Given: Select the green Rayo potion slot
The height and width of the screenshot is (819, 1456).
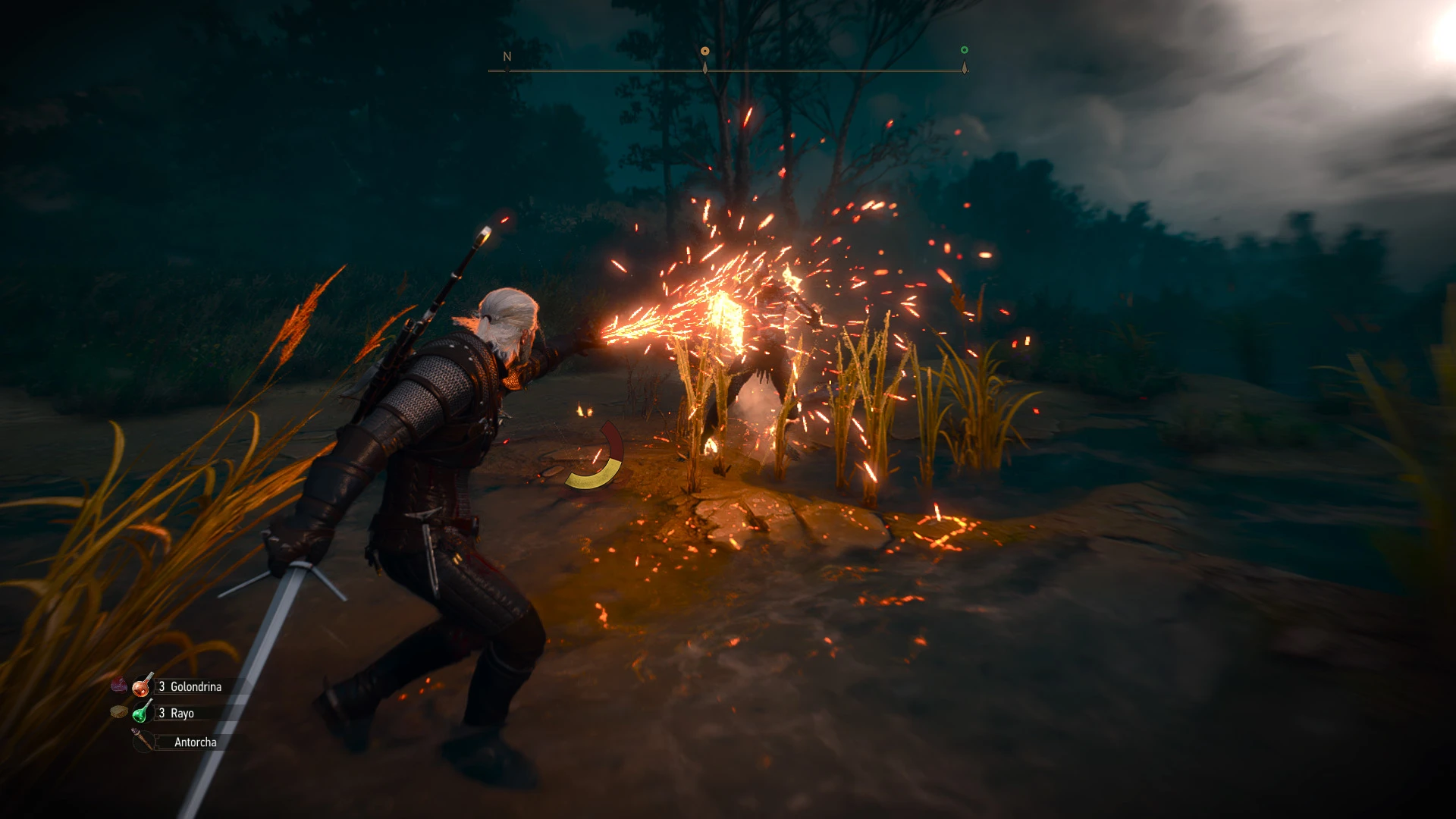Looking at the screenshot, I should coord(143,713).
